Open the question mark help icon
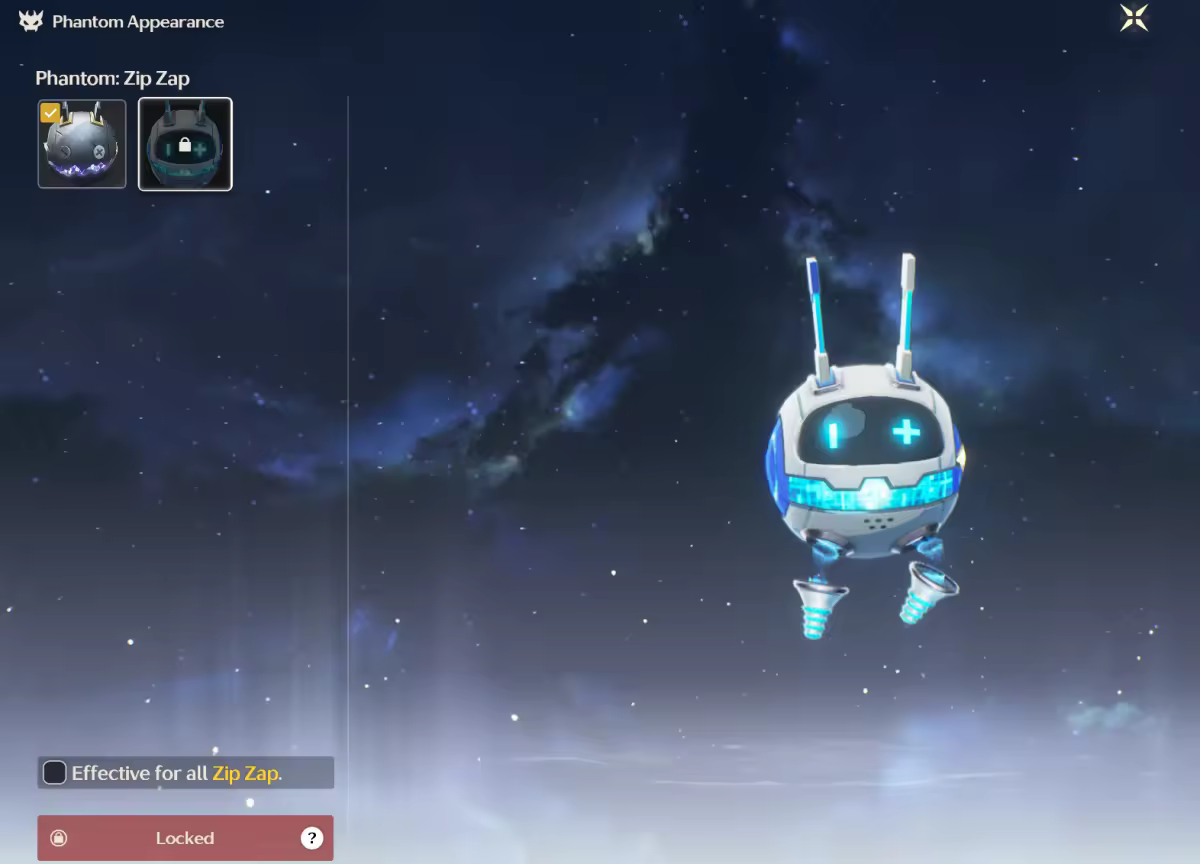The height and width of the screenshot is (864, 1200). 312,838
